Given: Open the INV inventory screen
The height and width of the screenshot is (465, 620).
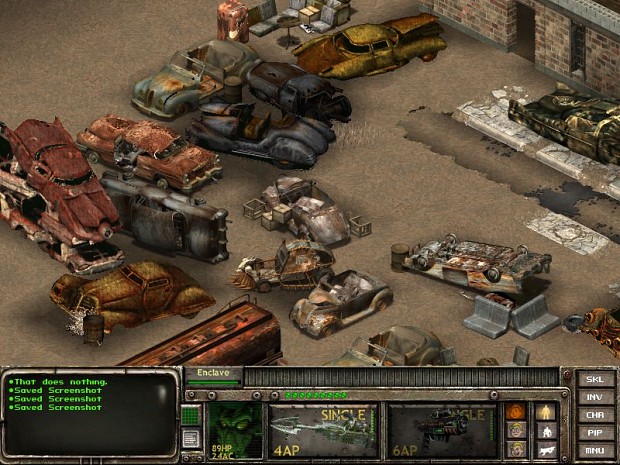Looking at the screenshot, I should tap(596, 397).
